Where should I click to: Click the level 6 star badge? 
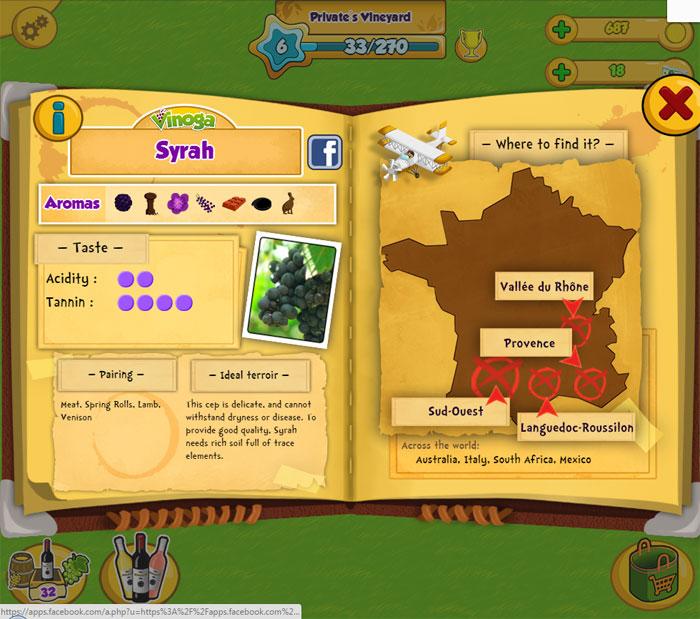(x=280, y=45)
